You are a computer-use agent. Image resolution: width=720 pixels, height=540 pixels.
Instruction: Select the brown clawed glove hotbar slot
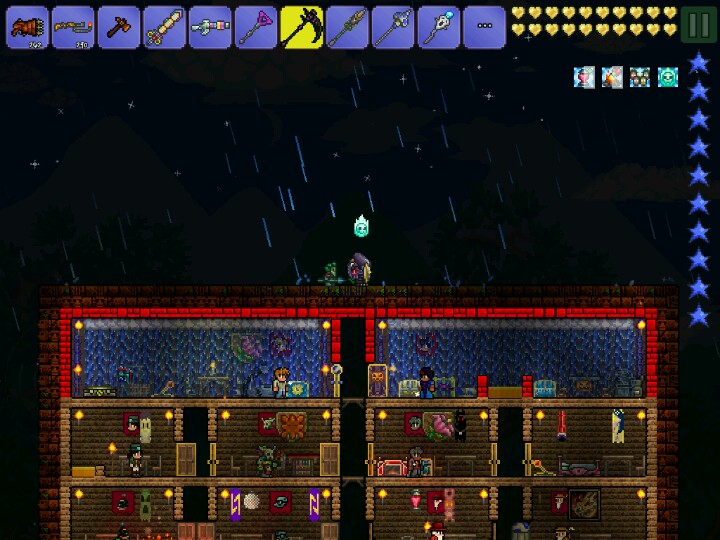pos(27,27)
